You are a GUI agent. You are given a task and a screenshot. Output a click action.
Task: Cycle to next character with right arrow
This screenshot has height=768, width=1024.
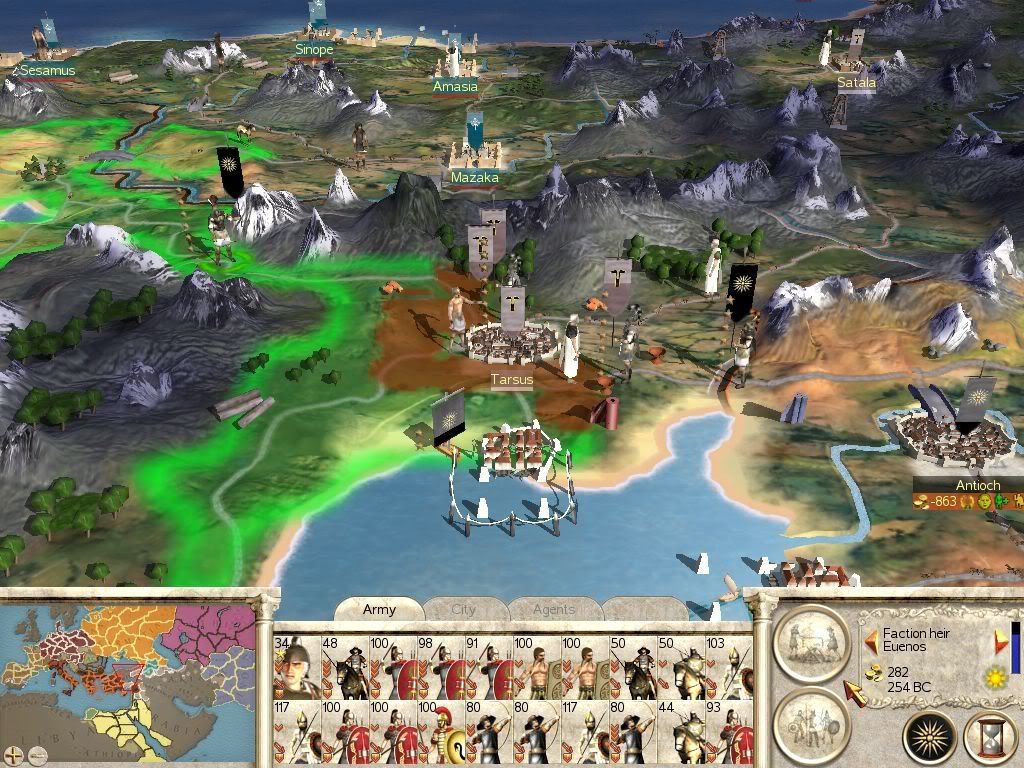[1001, 641]
